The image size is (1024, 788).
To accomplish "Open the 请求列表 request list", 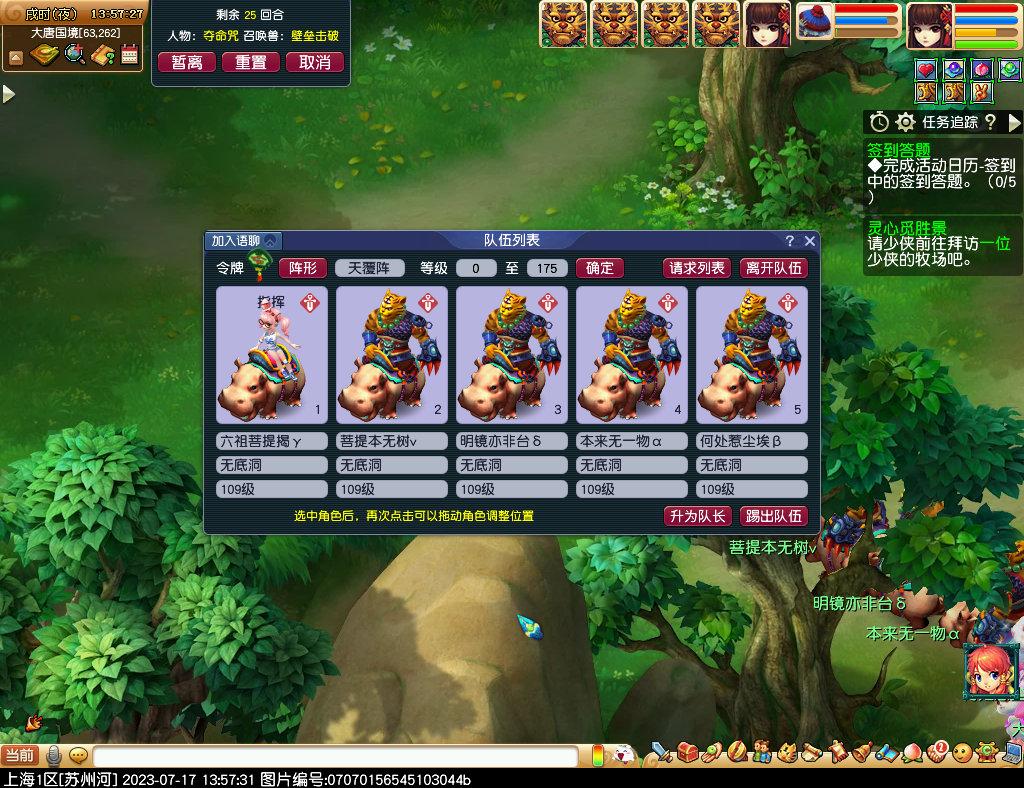I will point(697,268).
